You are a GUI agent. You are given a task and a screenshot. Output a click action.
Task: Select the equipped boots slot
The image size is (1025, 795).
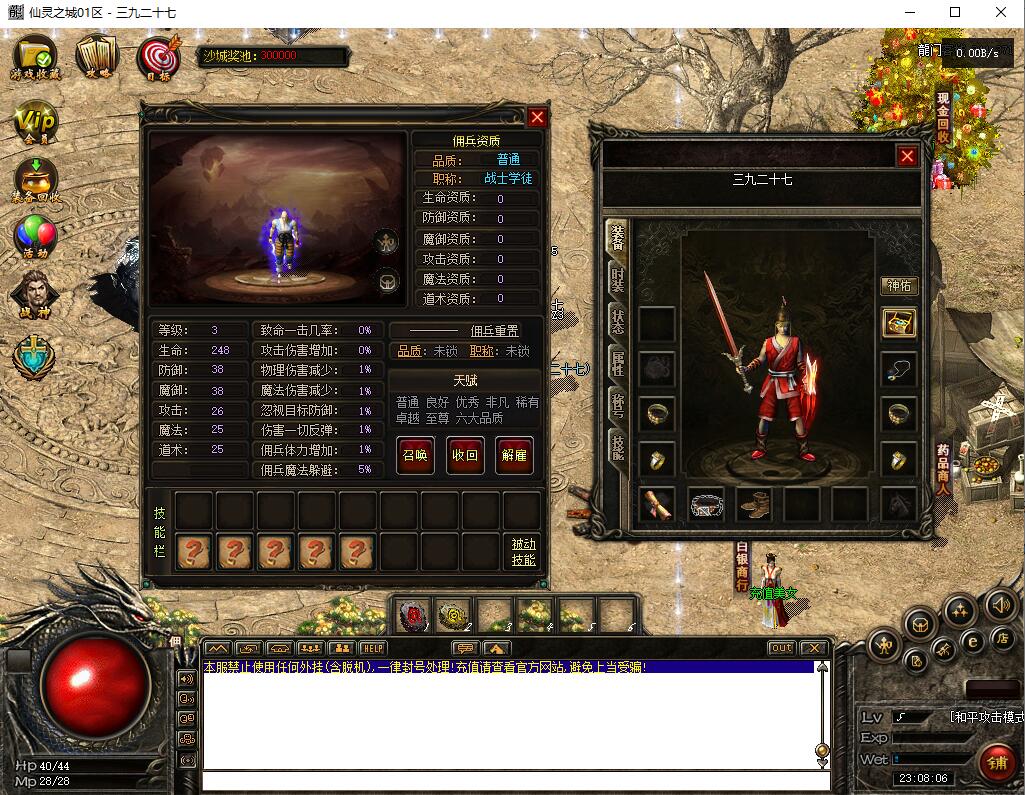(x=755, y=505)
